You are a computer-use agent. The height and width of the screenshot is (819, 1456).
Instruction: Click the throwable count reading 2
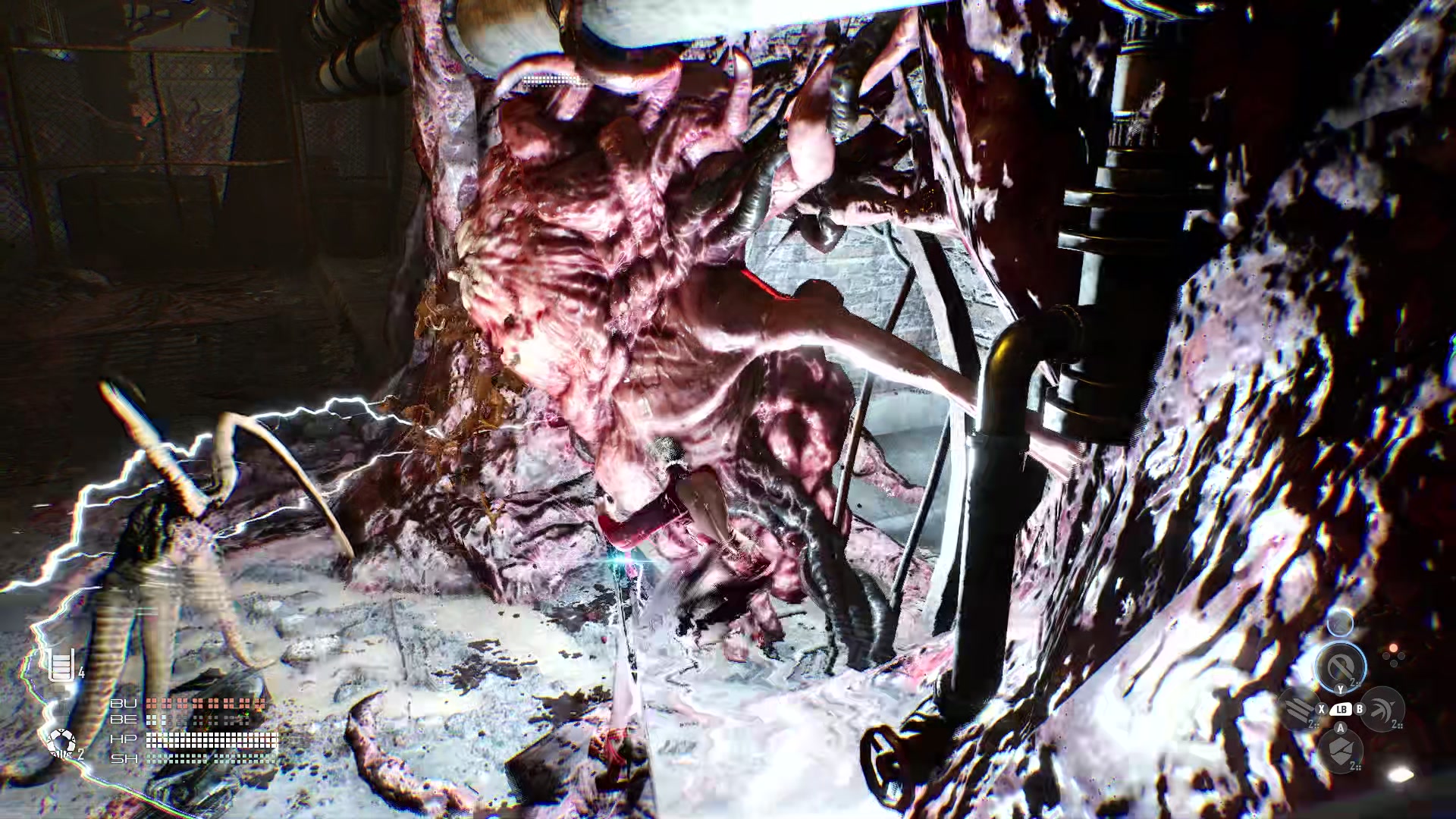[x=80, y=755]
